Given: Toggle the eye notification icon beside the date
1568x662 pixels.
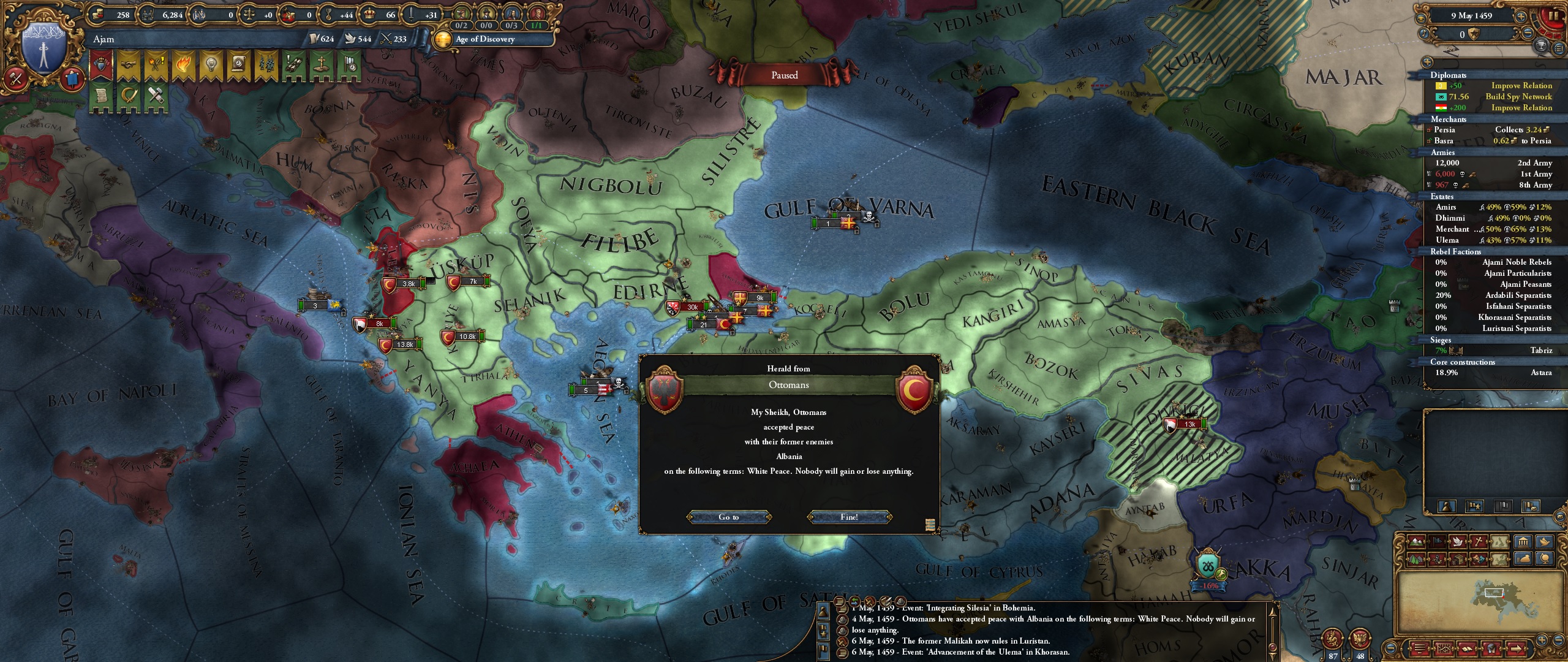Looking at the screenshot, I should click(1421, 18).
